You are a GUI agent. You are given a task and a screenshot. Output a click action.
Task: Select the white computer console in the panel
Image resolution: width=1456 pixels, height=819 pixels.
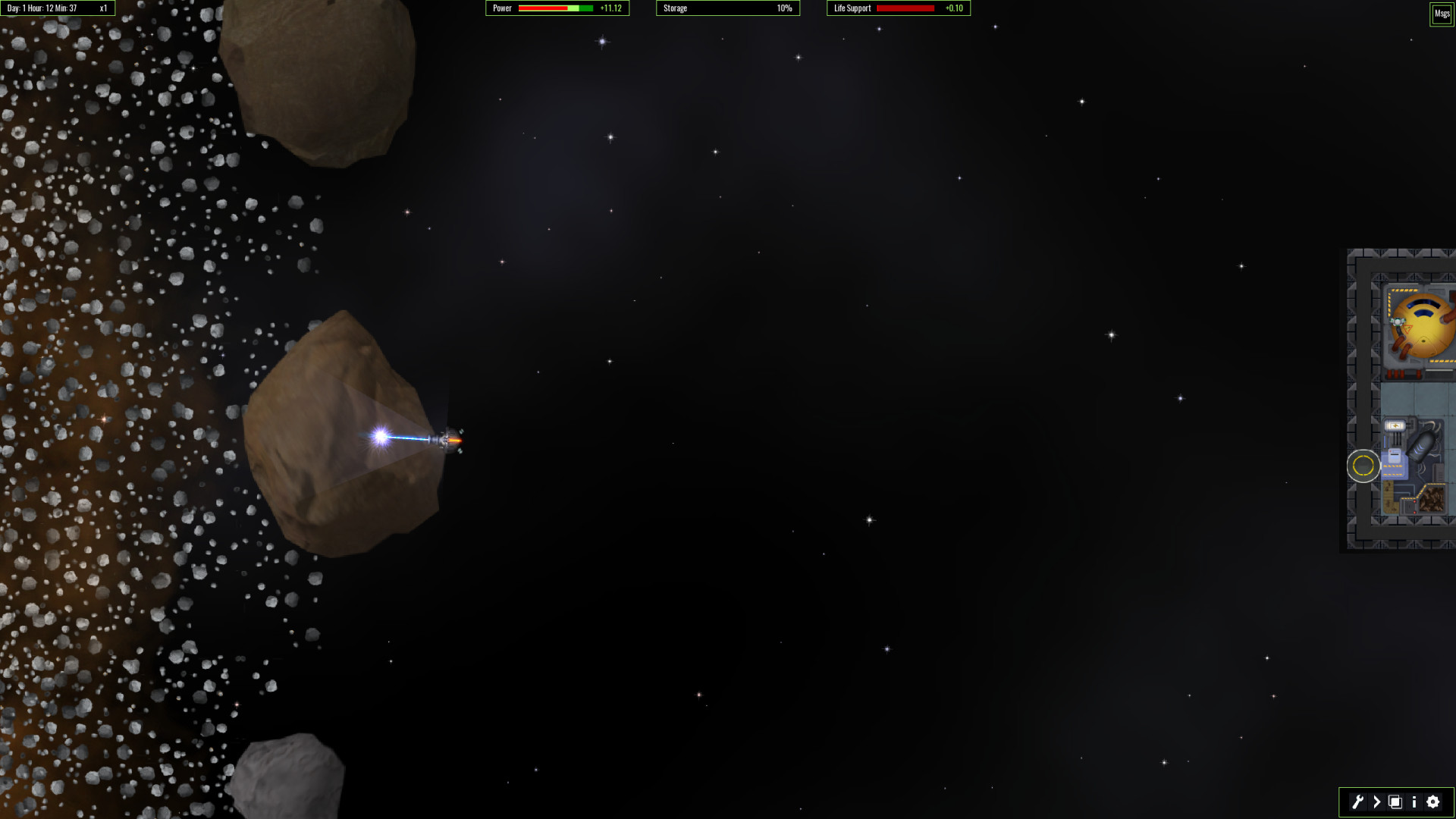pos(1395,457)
